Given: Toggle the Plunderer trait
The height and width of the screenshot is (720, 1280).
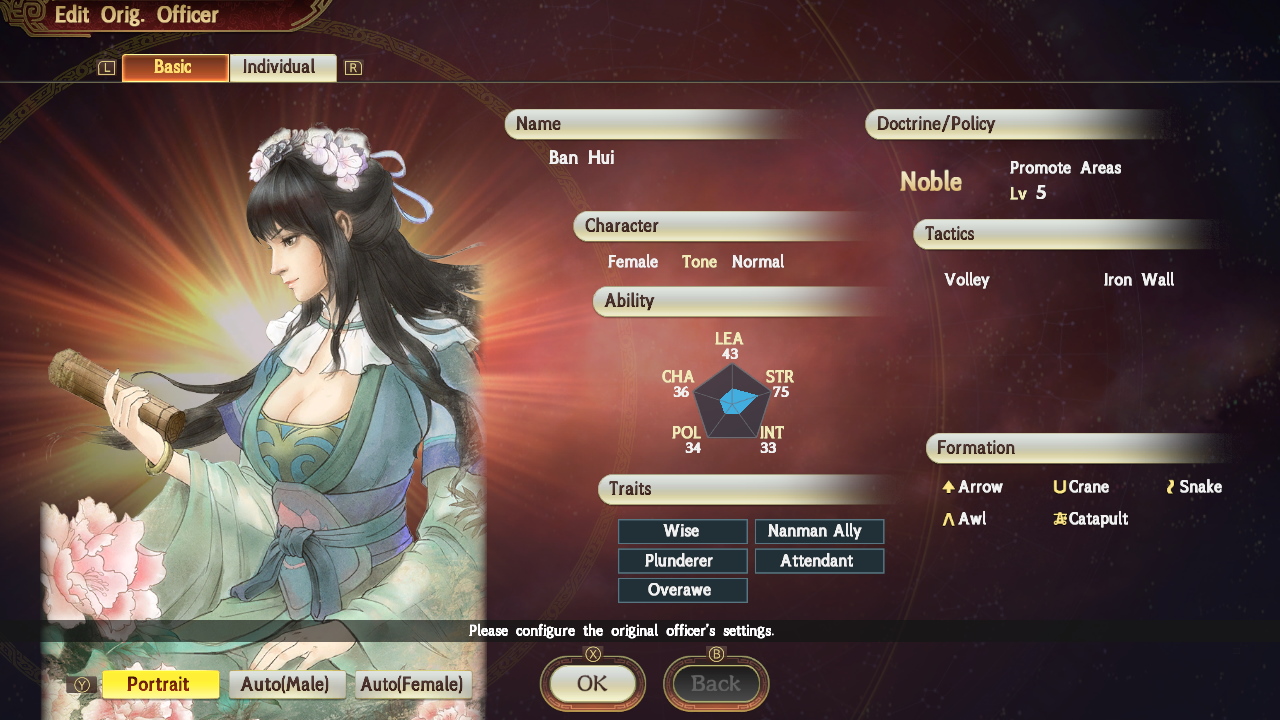Looking at the screenshot, I should coord(682,561).
